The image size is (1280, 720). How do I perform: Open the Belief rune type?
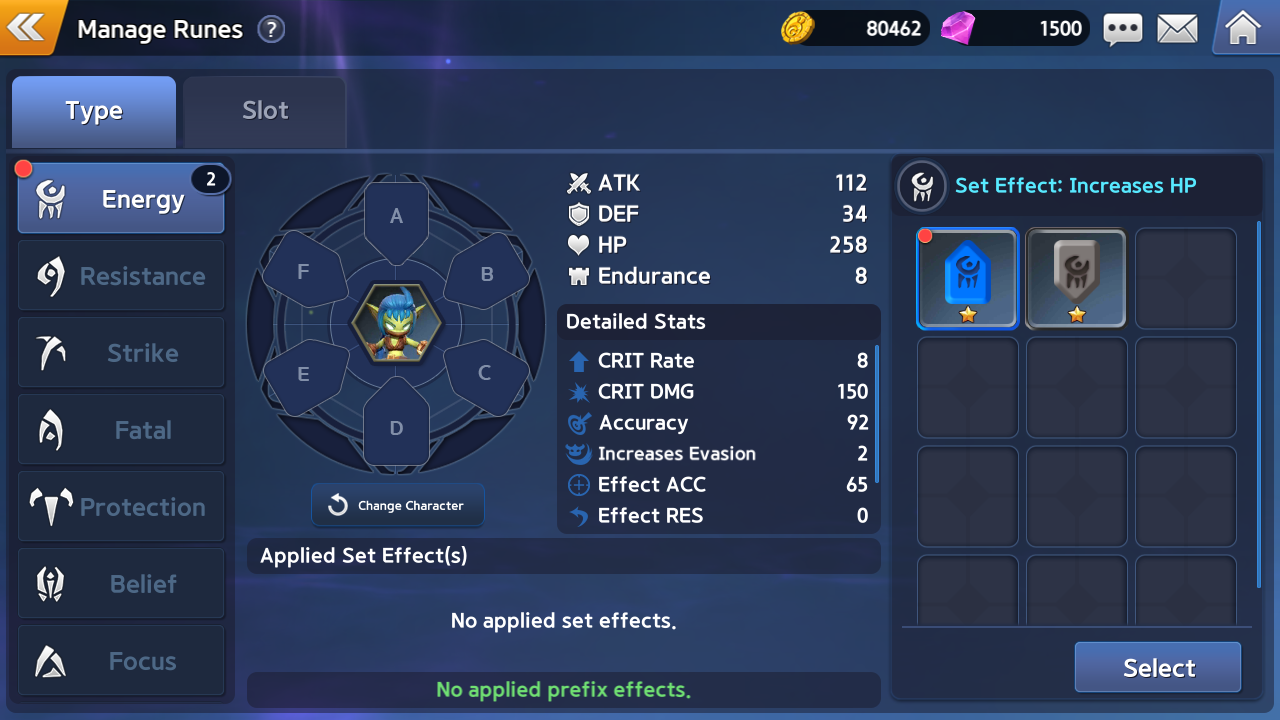click(121, 584)
